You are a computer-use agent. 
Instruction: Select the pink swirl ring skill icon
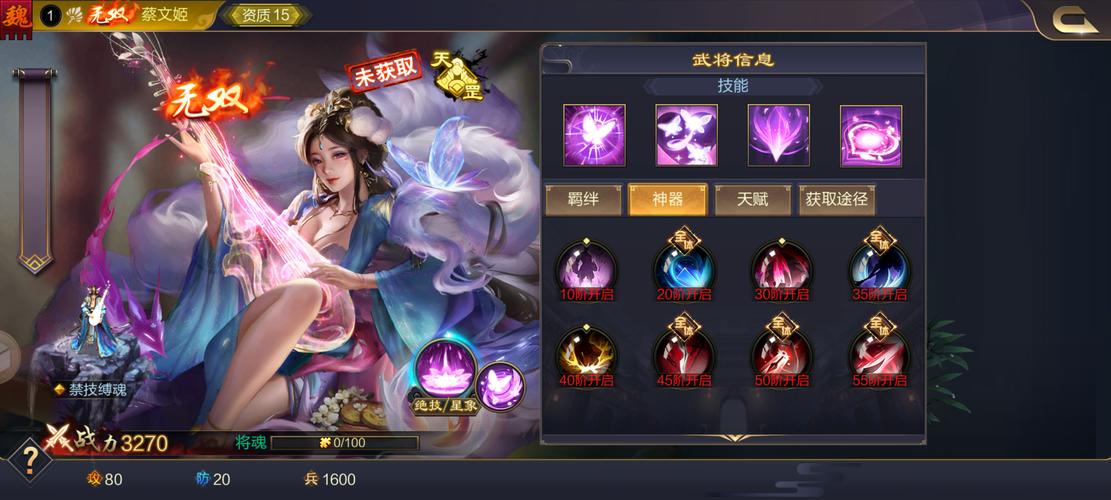(870, 135)
